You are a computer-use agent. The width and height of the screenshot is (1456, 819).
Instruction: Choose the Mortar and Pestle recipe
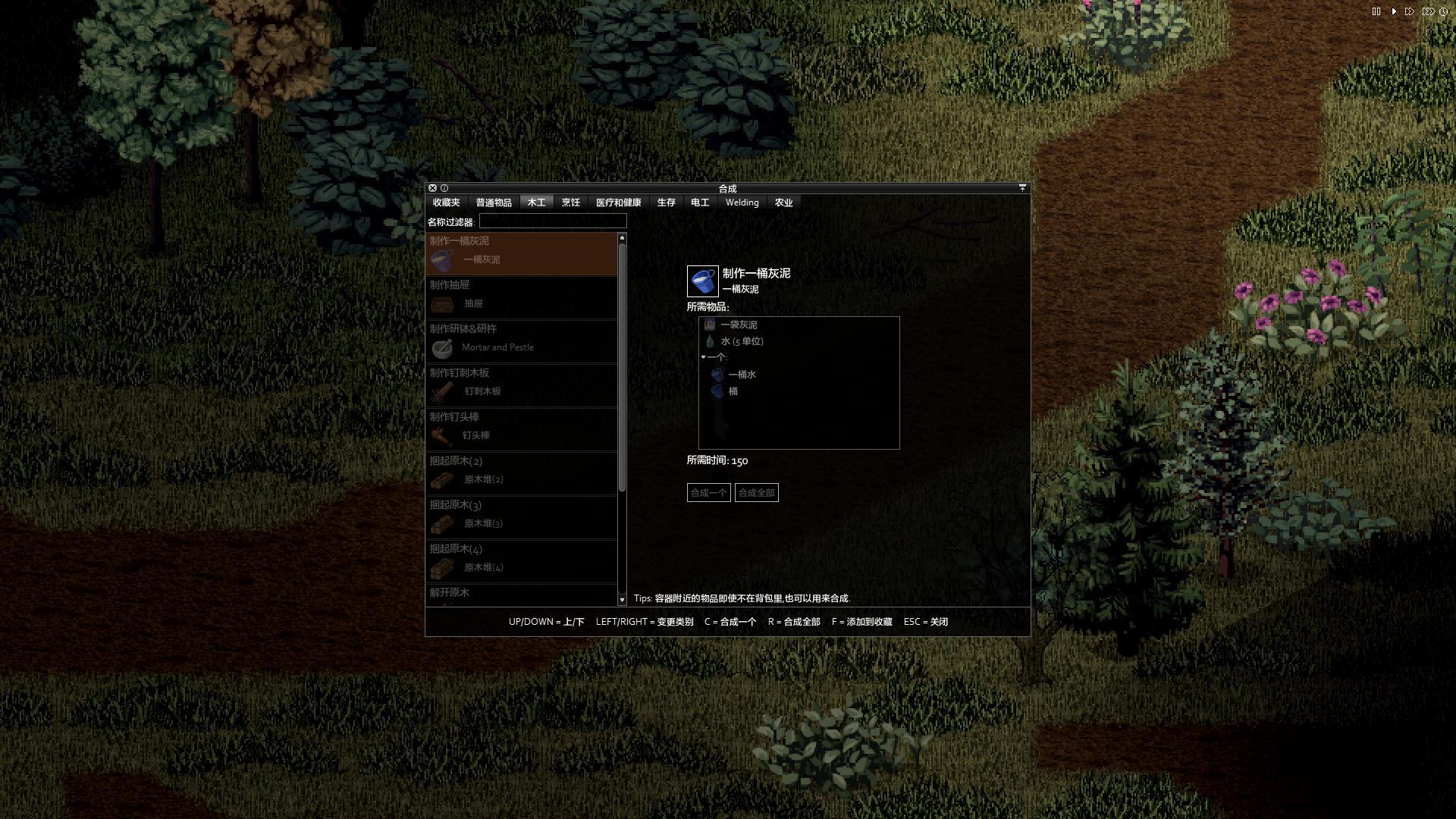[522, 340]
